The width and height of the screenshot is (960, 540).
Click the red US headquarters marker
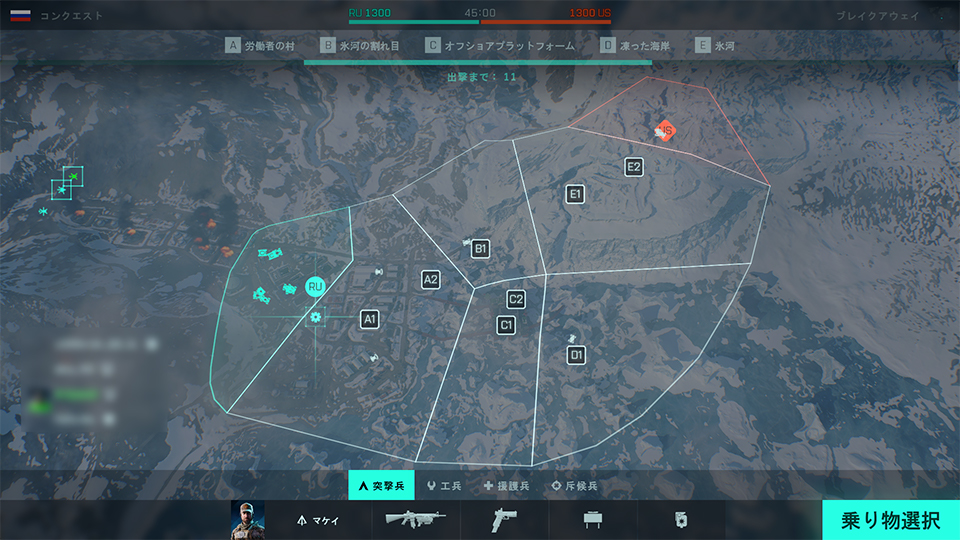pyautogui.click(x=665, y=130)
